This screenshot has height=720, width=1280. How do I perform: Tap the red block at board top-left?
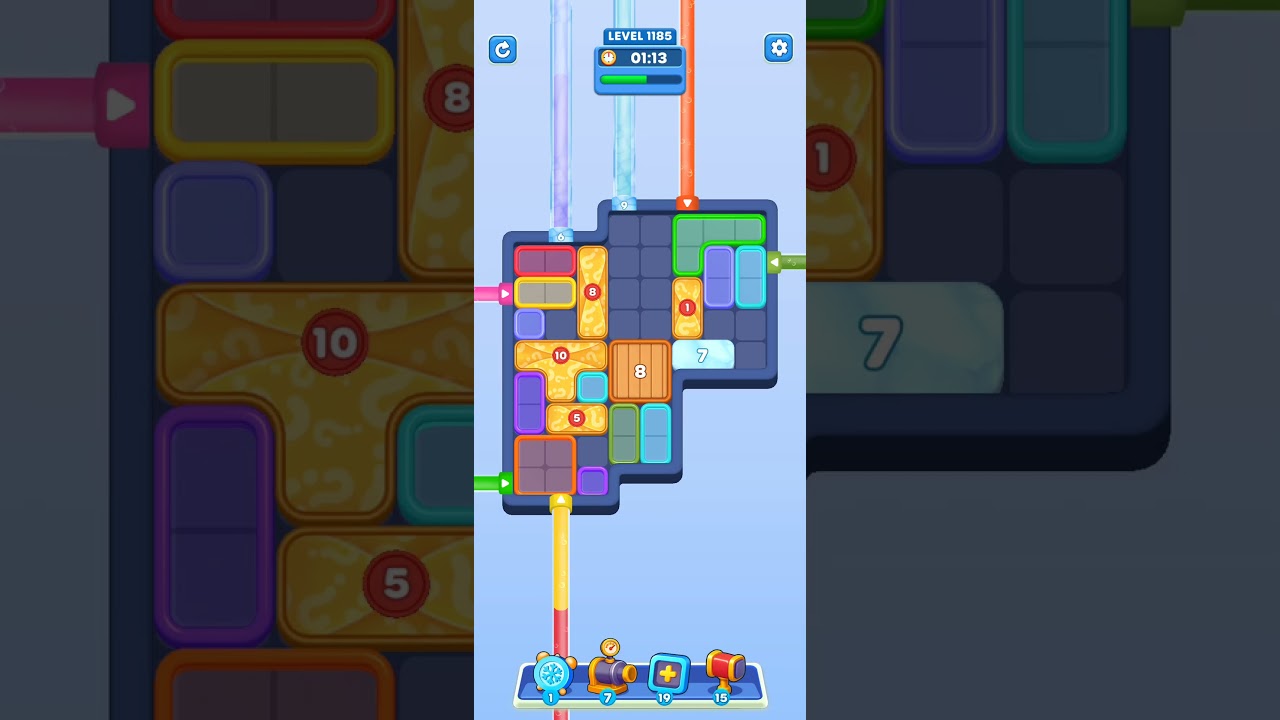544,259
